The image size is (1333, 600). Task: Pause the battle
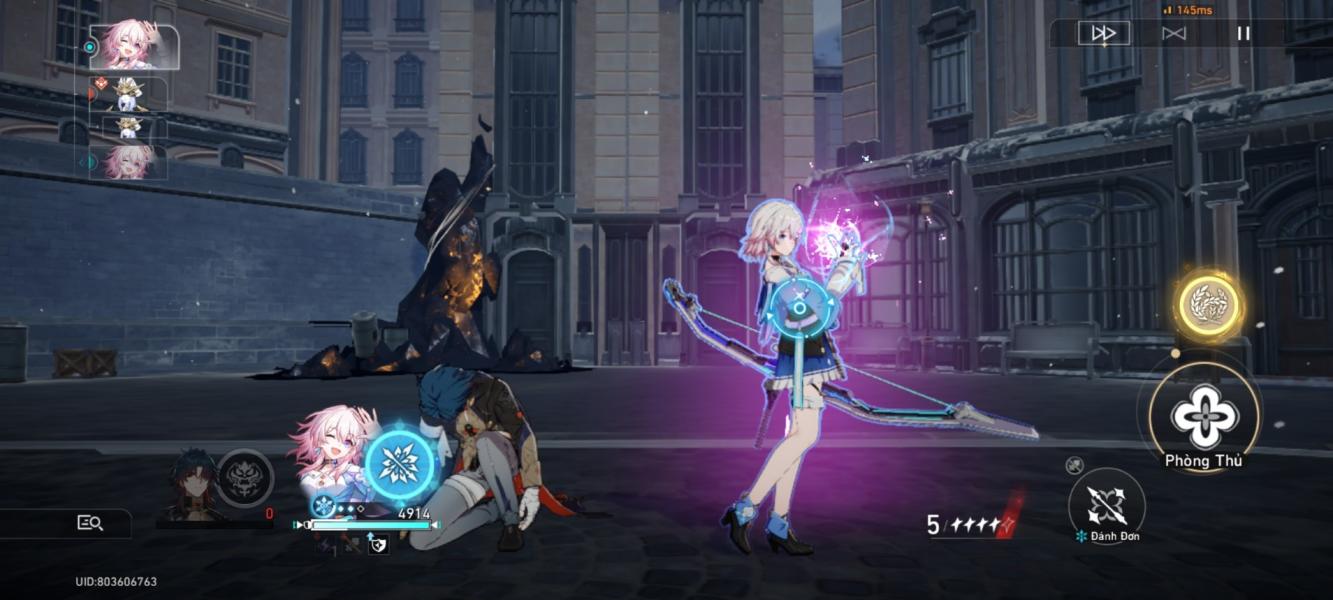point(1243,33)
